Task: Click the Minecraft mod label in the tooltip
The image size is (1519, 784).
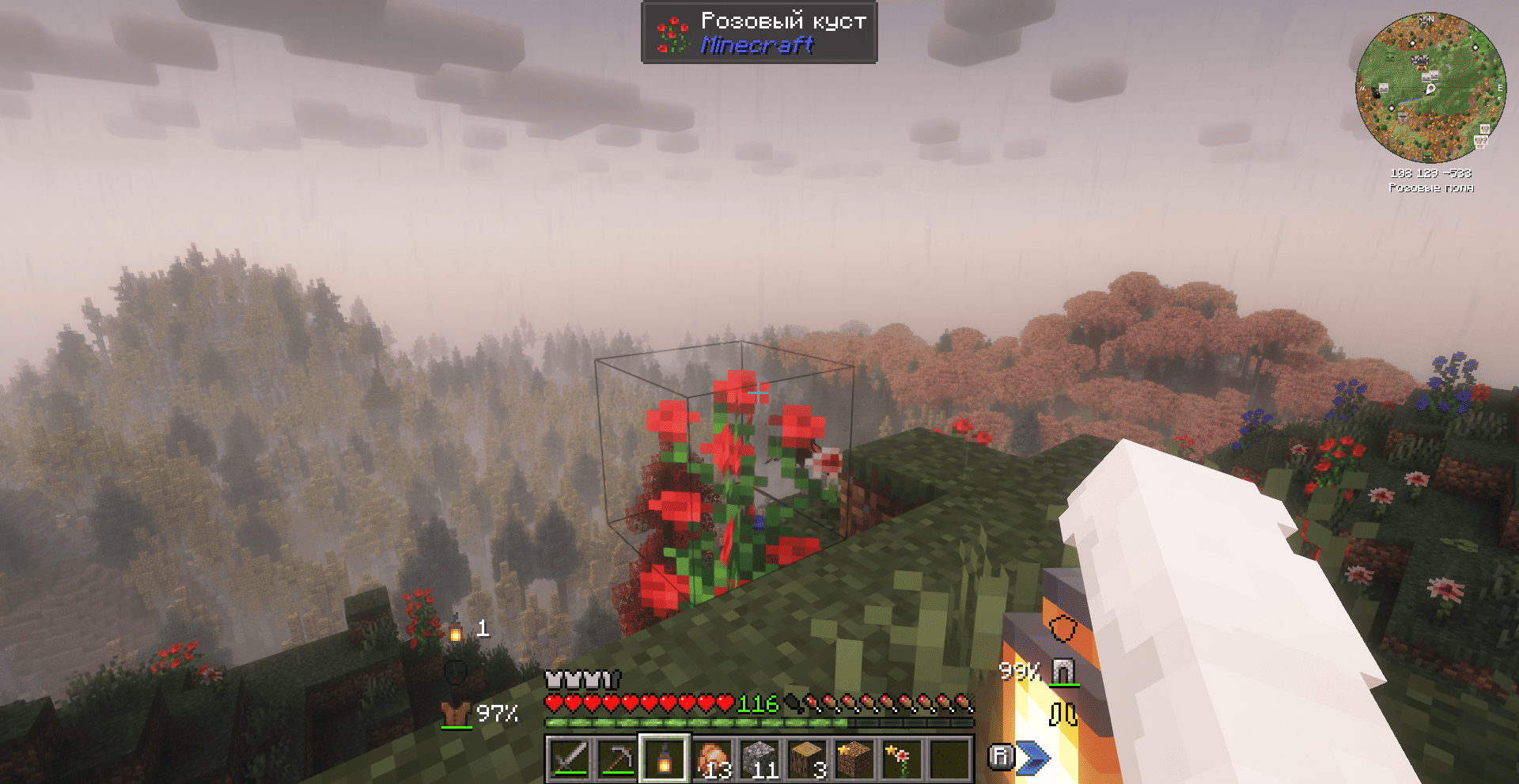Action: pos(757,46)
